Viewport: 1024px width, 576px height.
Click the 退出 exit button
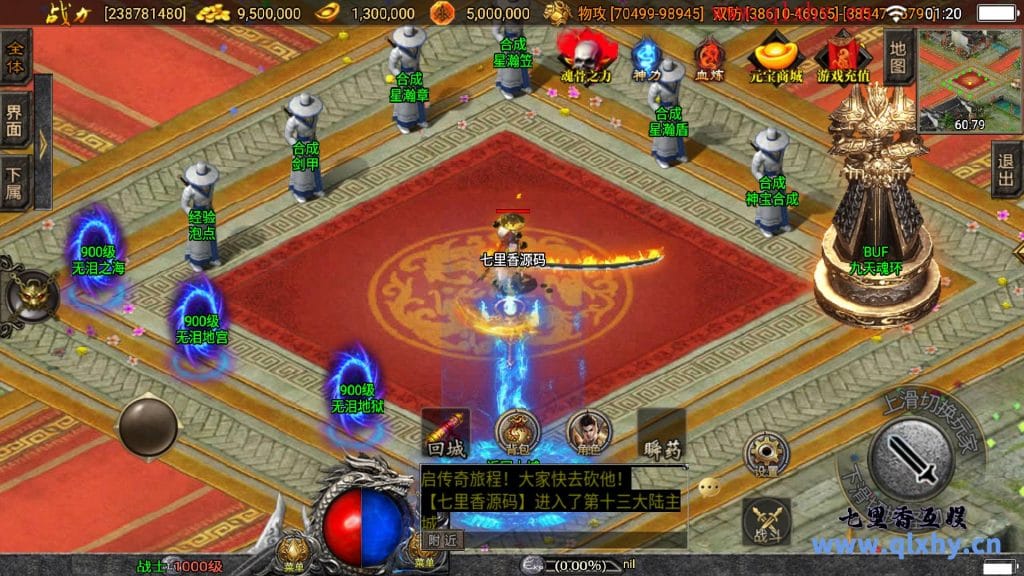[1007, 169]
